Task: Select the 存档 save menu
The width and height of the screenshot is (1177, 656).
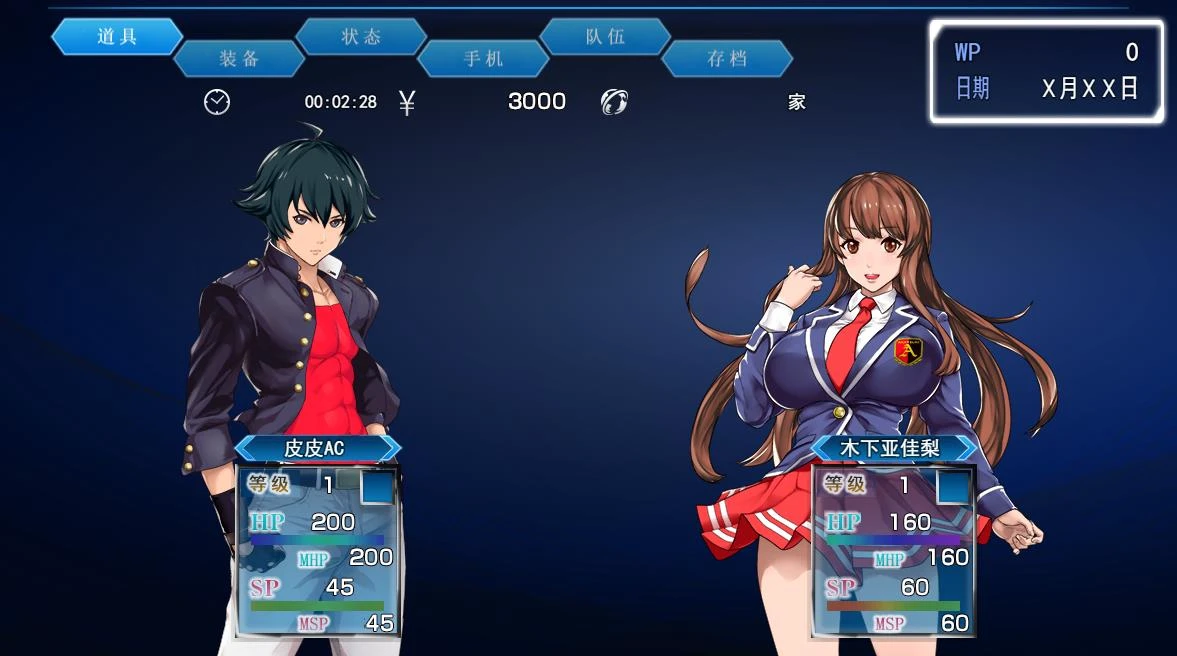Action: click(727, 59)
